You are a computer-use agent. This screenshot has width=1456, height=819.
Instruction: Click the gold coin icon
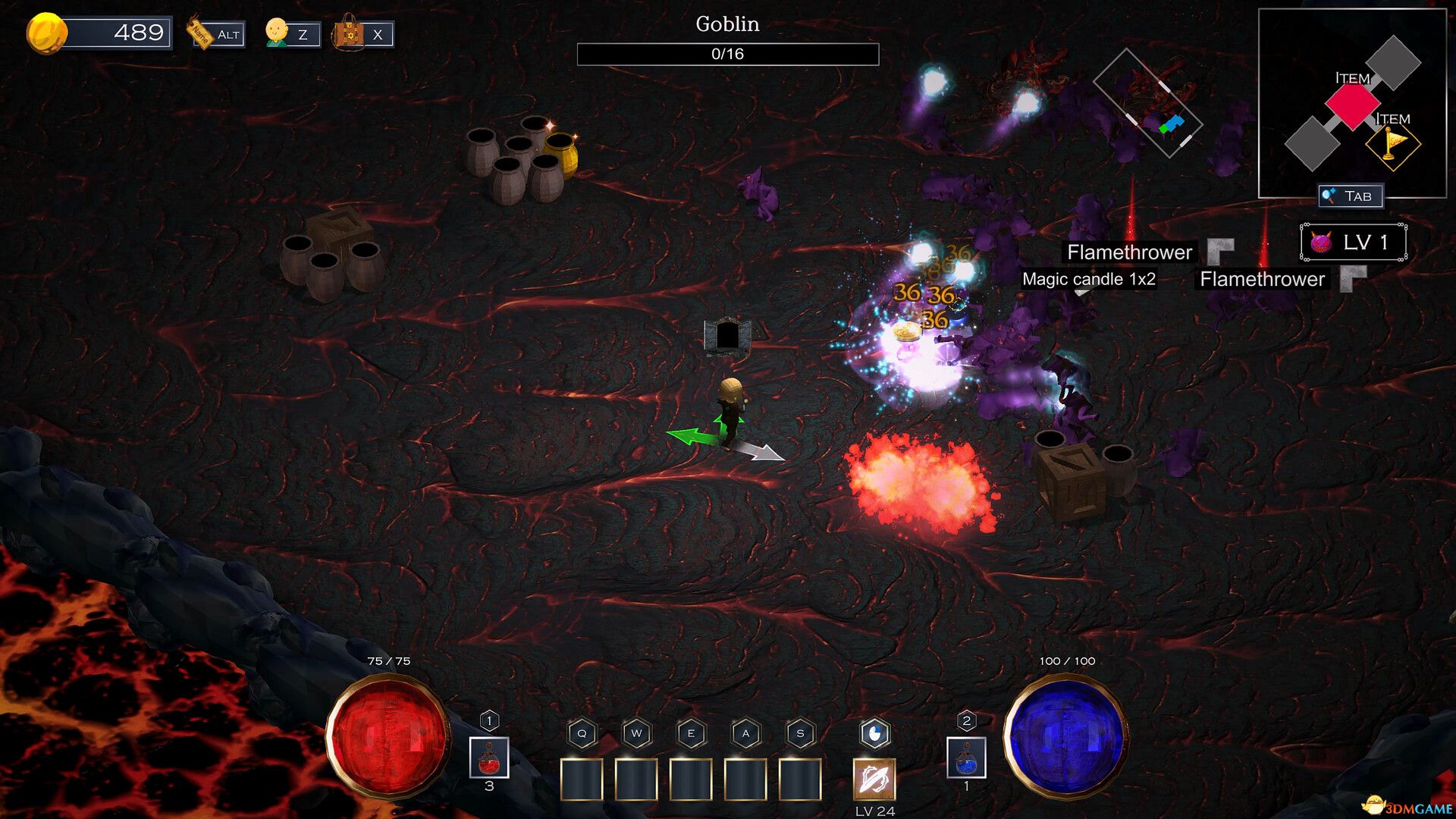pyautogui.click(x=46, y=33)
